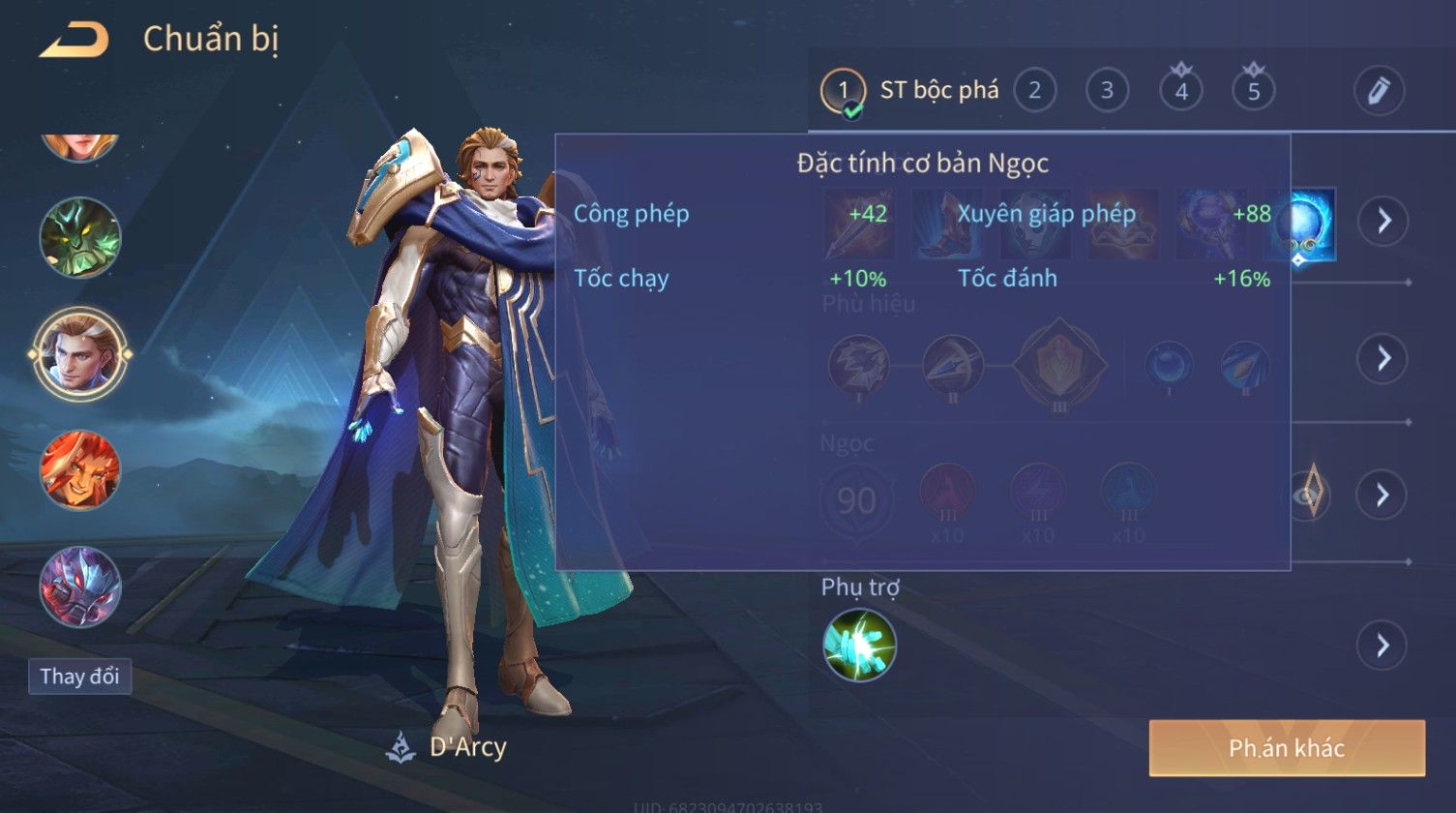Expand the Ngọc section arrow
Image resolution: width=1456 pixels, height=813 pixels.
[x=1382, y=496]
